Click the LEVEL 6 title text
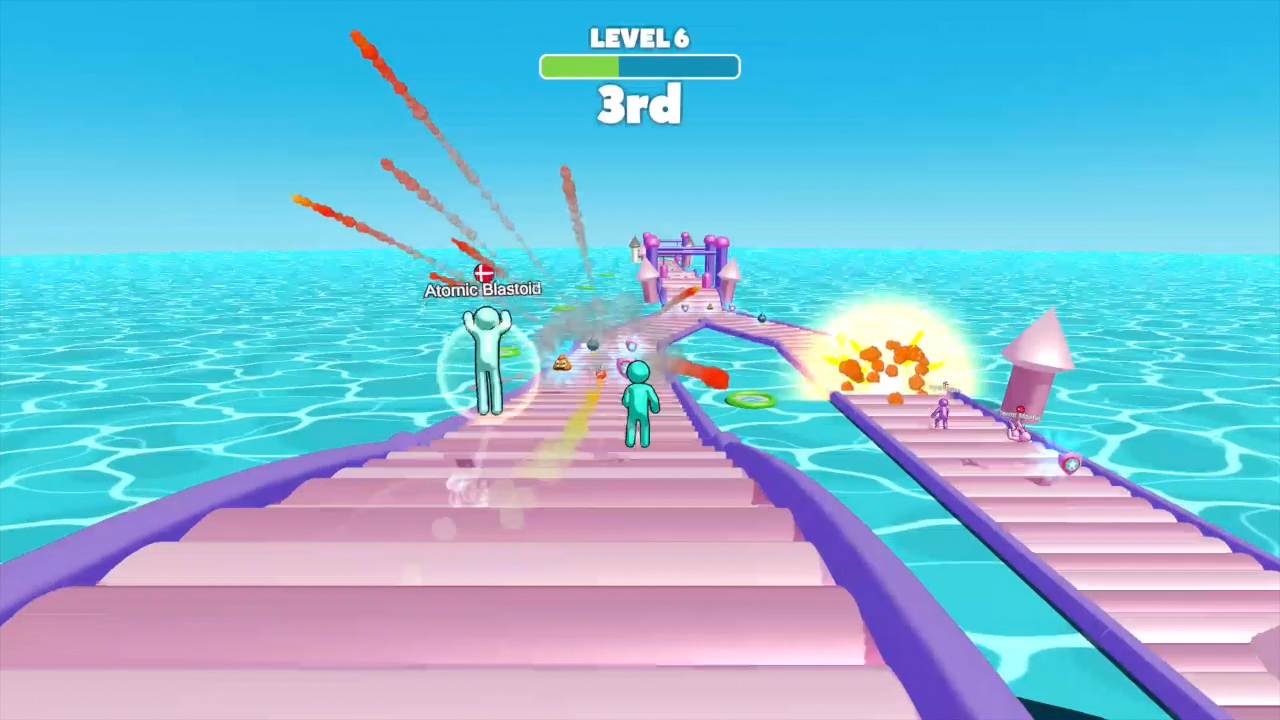This screenshot has width=1280, height=720. pos(640,38)
